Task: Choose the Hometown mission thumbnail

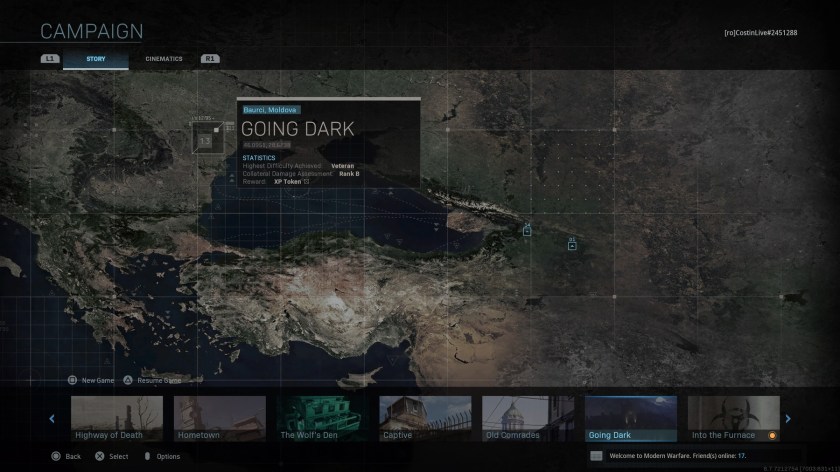Action: [220, 419]
